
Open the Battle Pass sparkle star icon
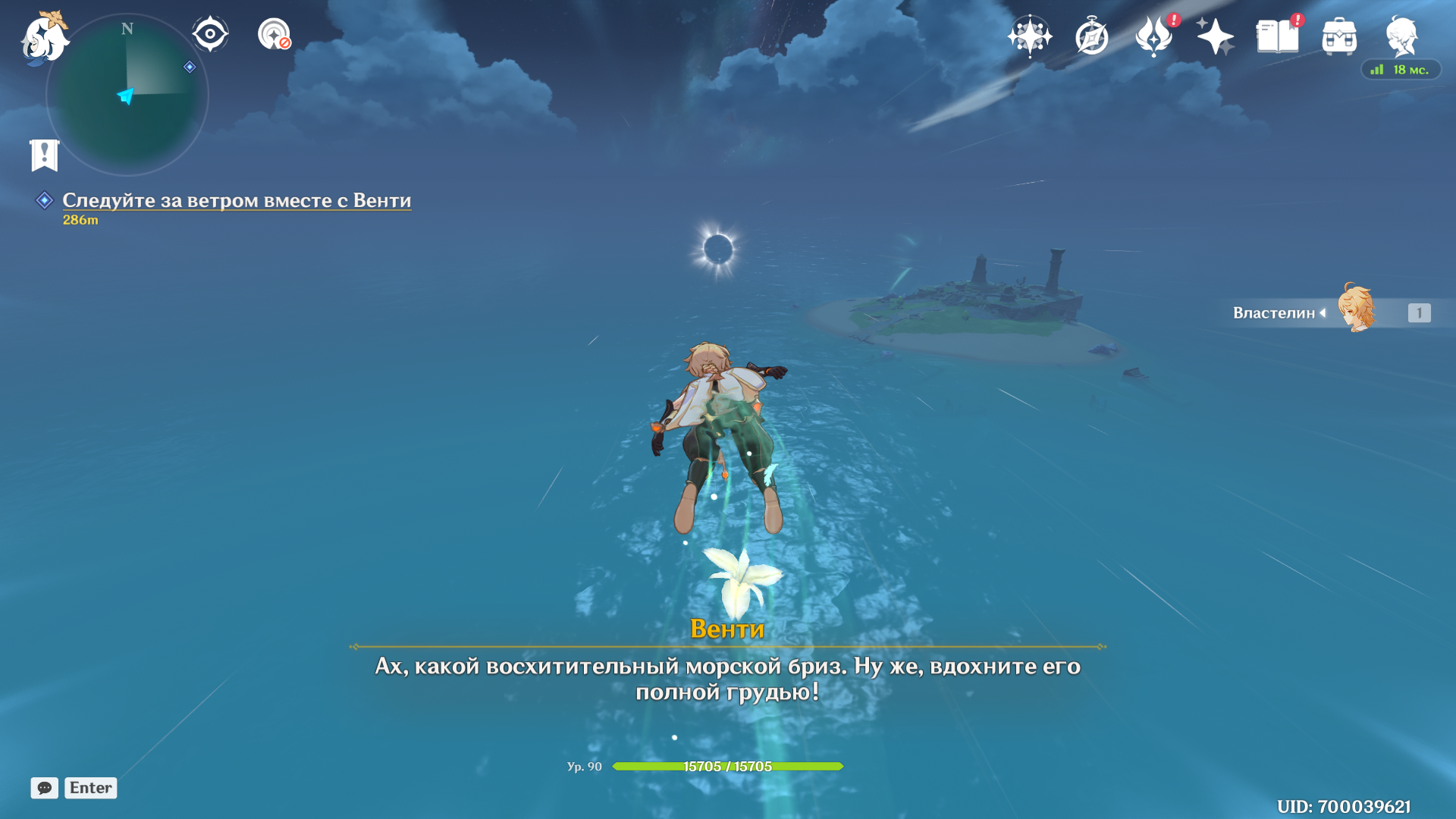(1215, 36)
